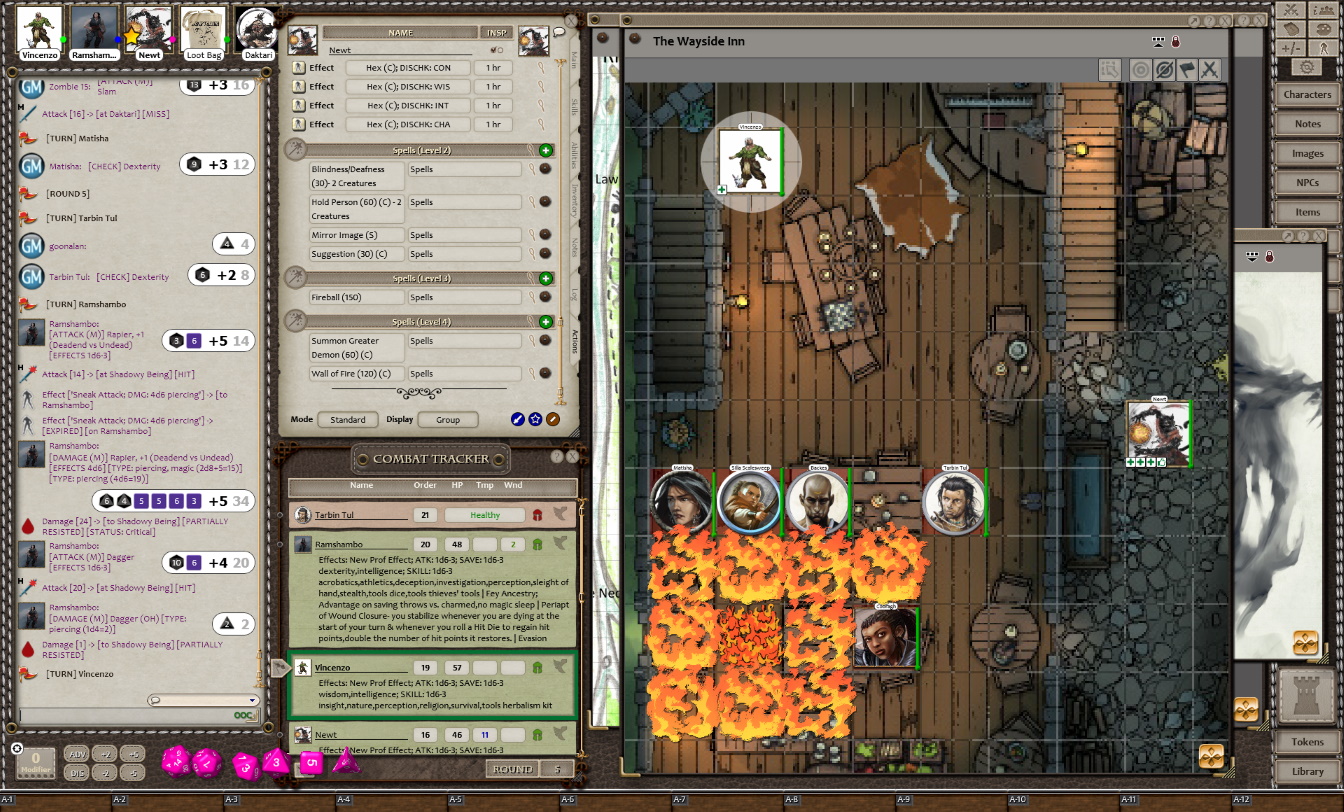
Task: Open the Tokens panel
Action: [x=1307, y=742]
